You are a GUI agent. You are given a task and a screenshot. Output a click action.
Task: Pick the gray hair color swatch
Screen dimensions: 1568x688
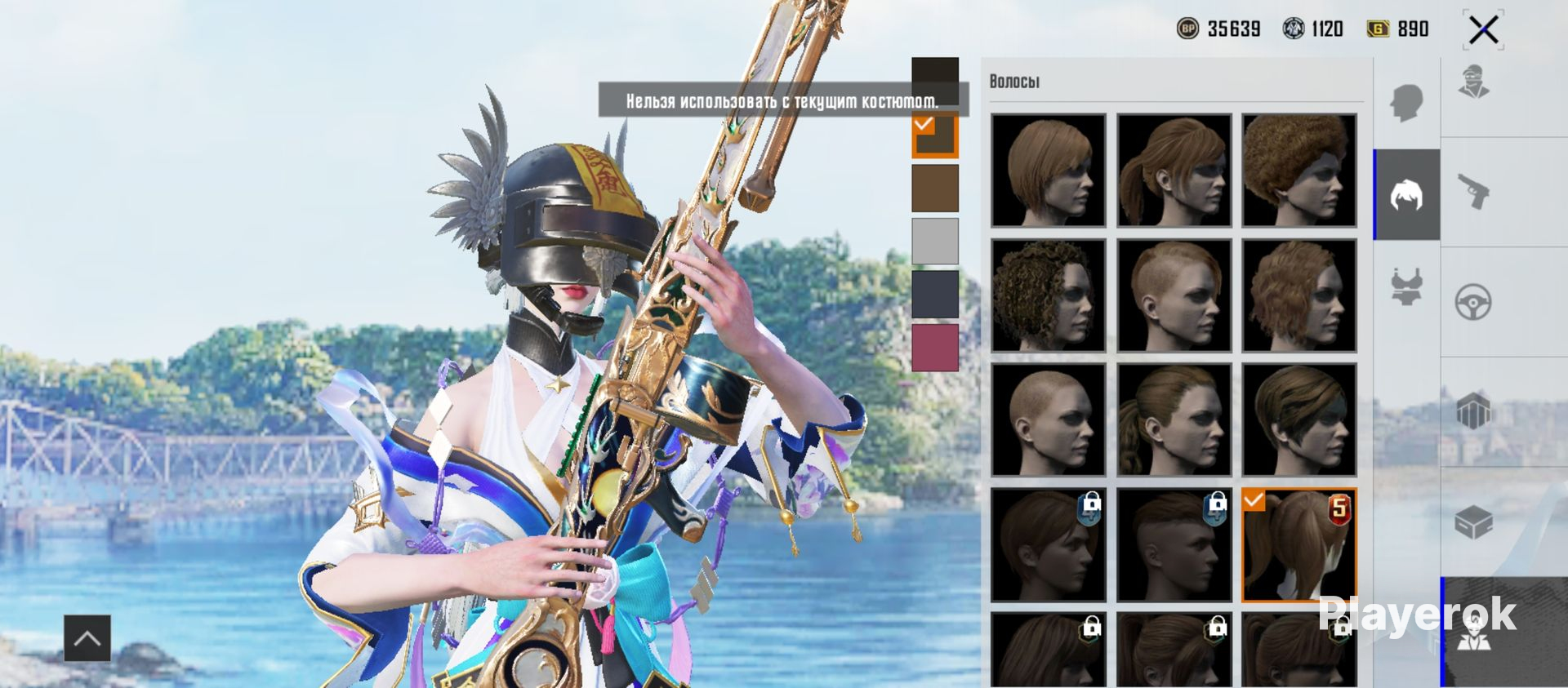(935, 241)
